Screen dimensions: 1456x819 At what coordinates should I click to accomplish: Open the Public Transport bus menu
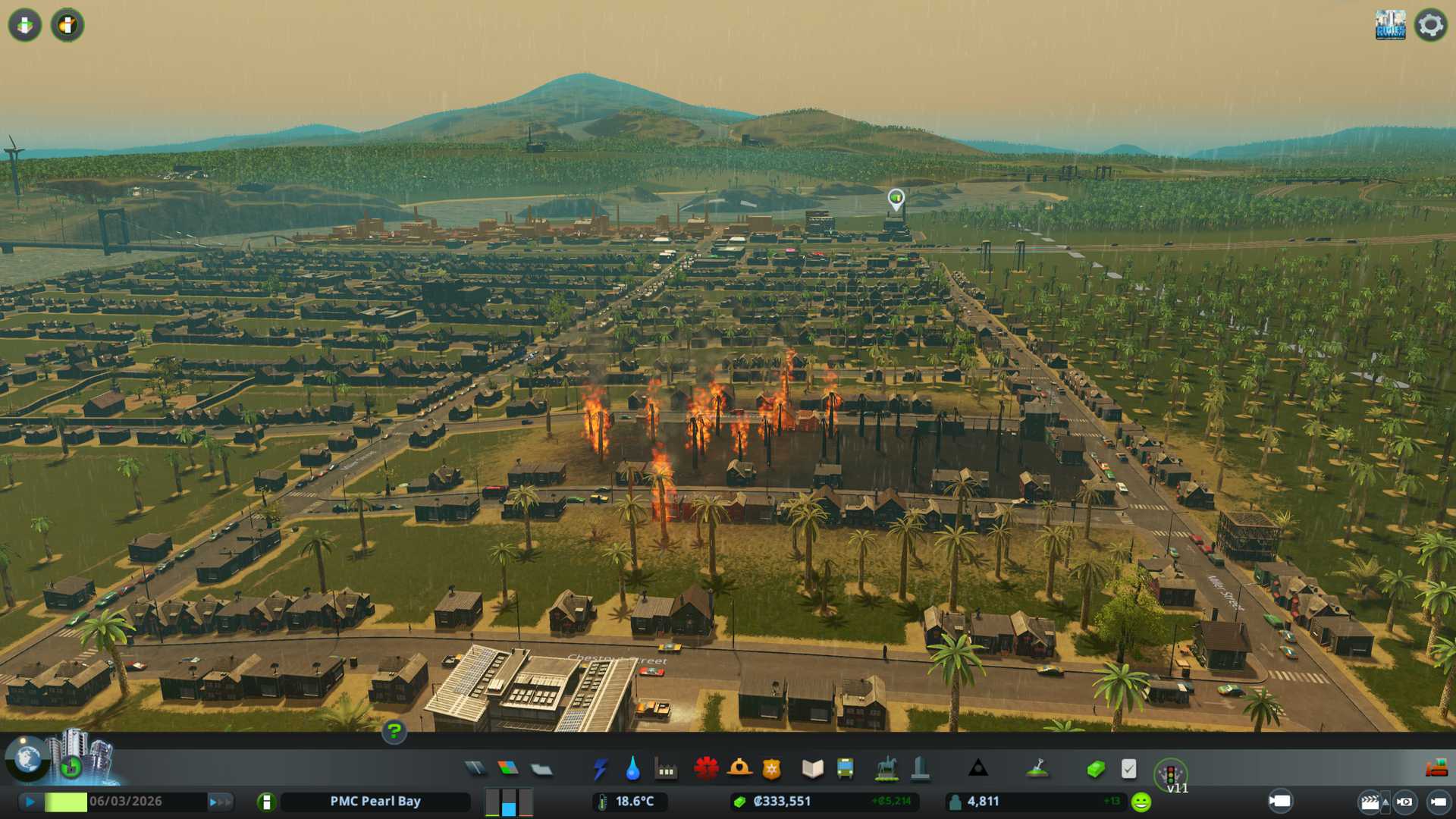tap(845, 769)
